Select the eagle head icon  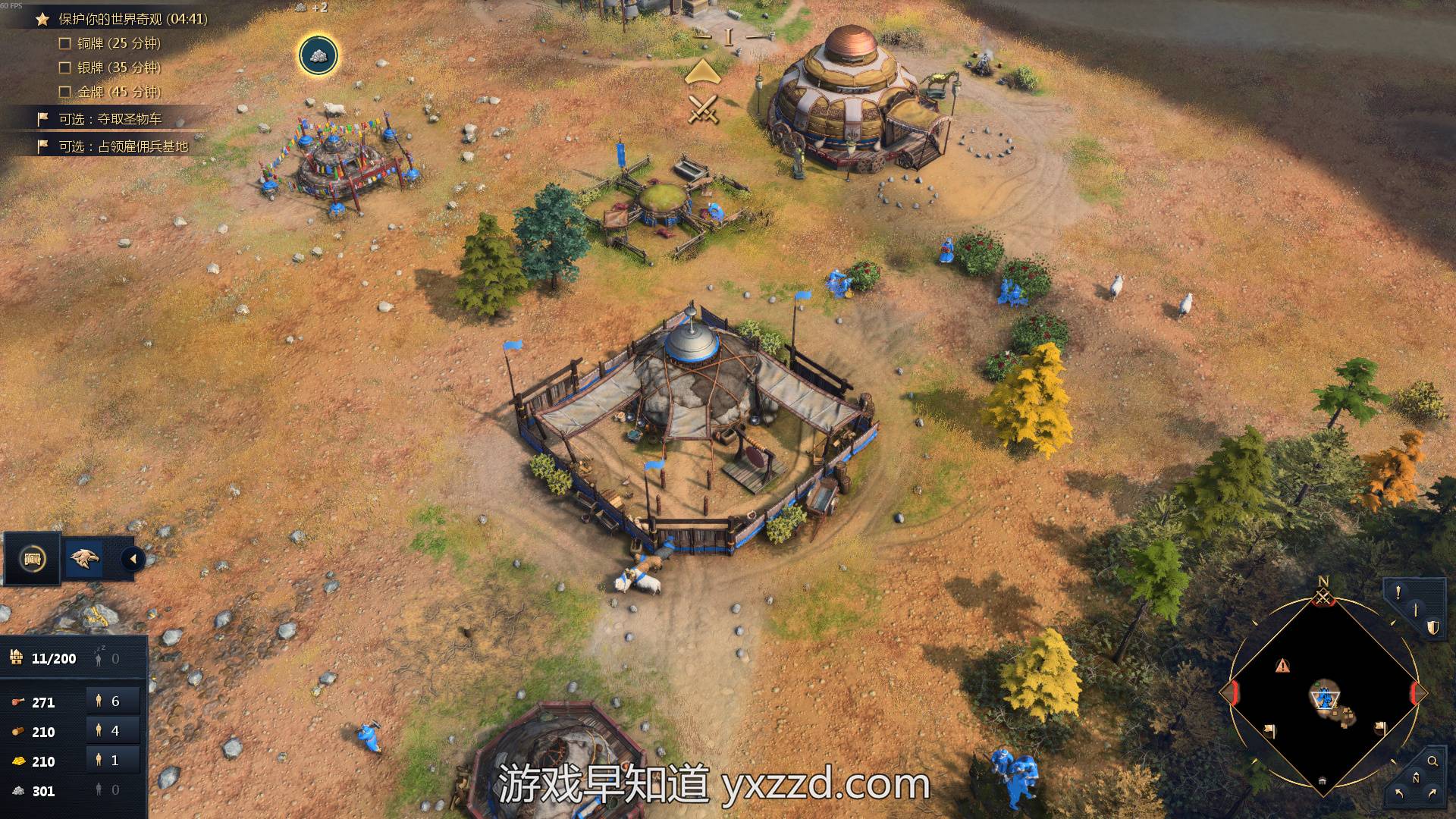point(84,559)
